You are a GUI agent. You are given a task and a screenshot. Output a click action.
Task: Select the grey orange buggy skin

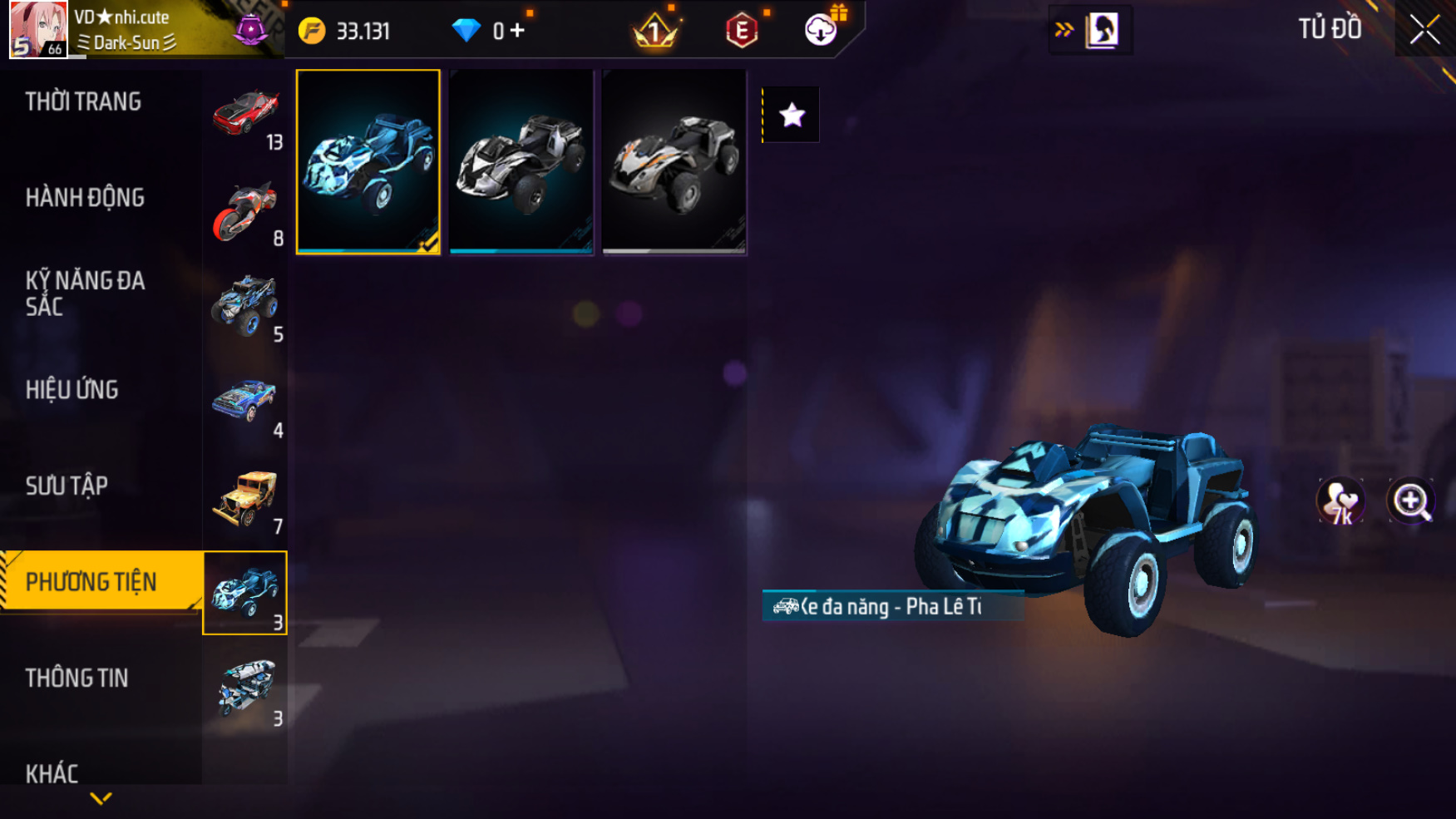tap(674, 161)
